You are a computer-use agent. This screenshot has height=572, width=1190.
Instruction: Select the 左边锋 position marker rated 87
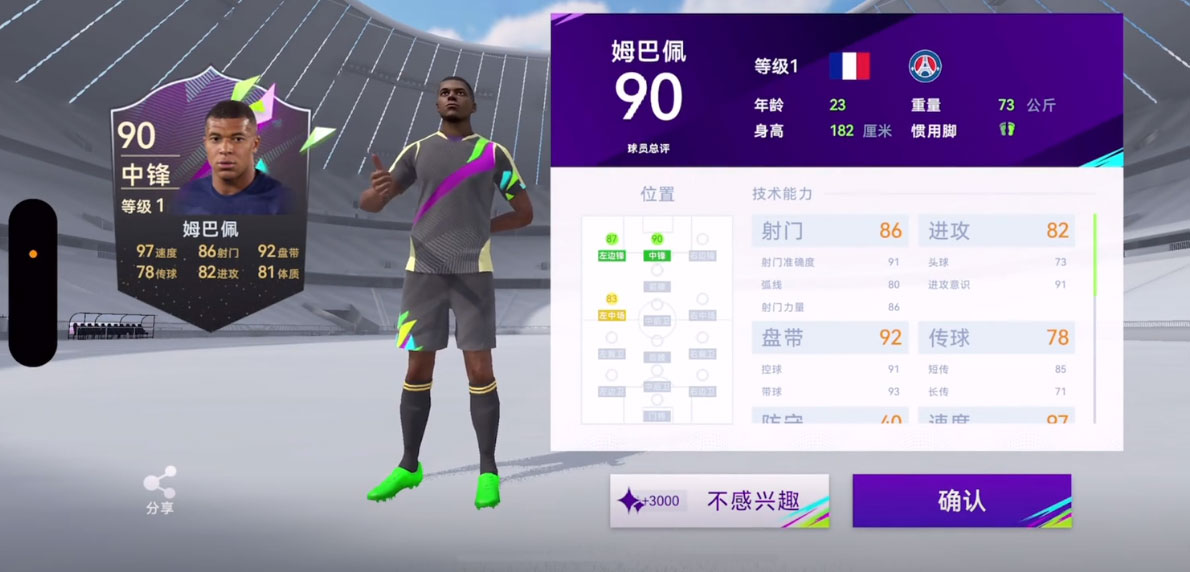point(611,248)
